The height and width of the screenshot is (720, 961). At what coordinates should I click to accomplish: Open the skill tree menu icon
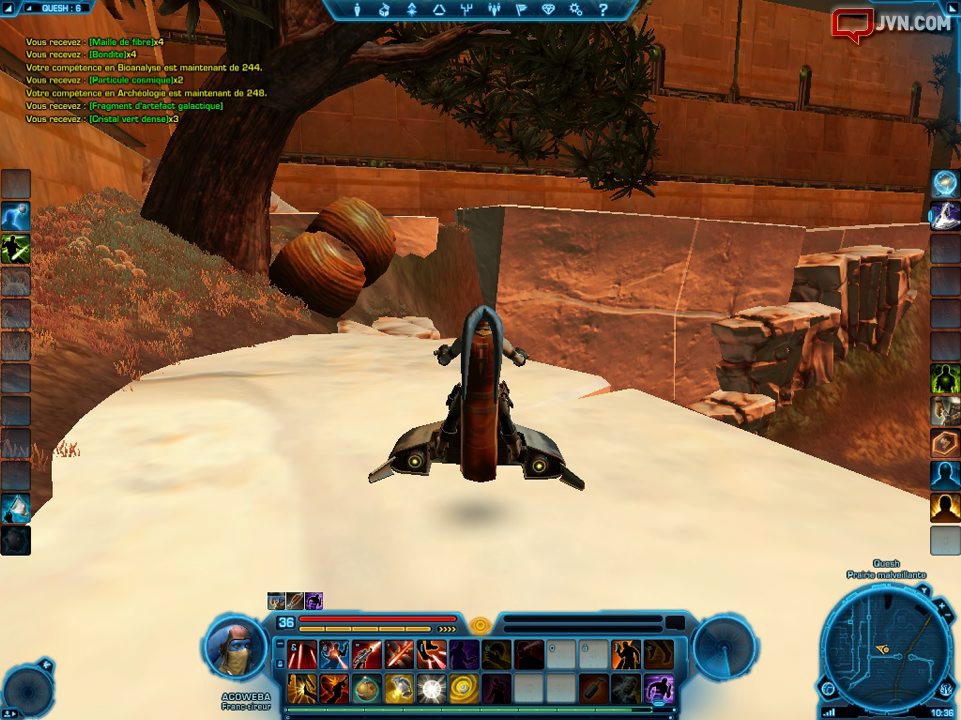(466, 10)
